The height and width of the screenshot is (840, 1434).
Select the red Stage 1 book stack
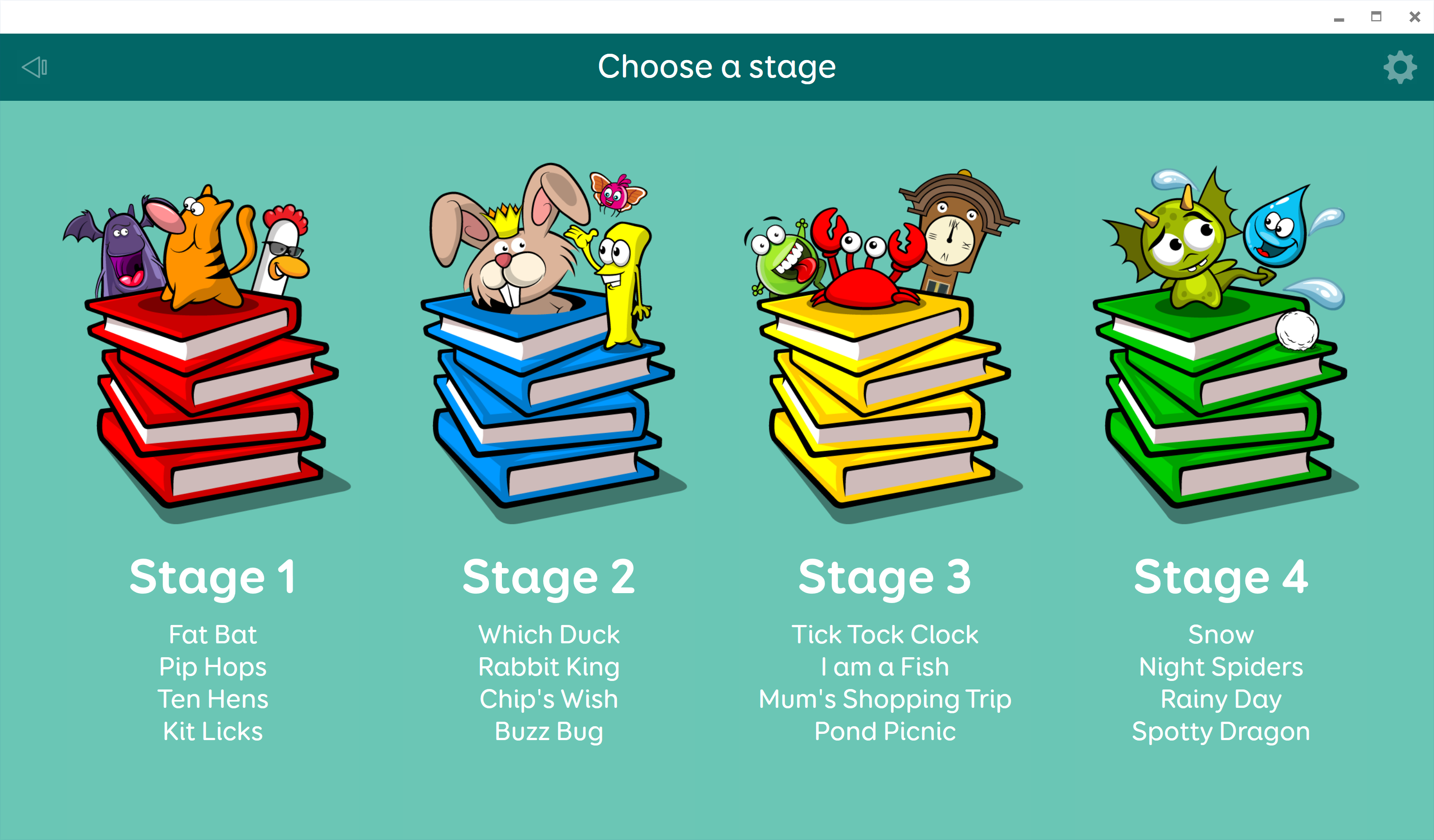pyautogui.click(x=211, y=398)
